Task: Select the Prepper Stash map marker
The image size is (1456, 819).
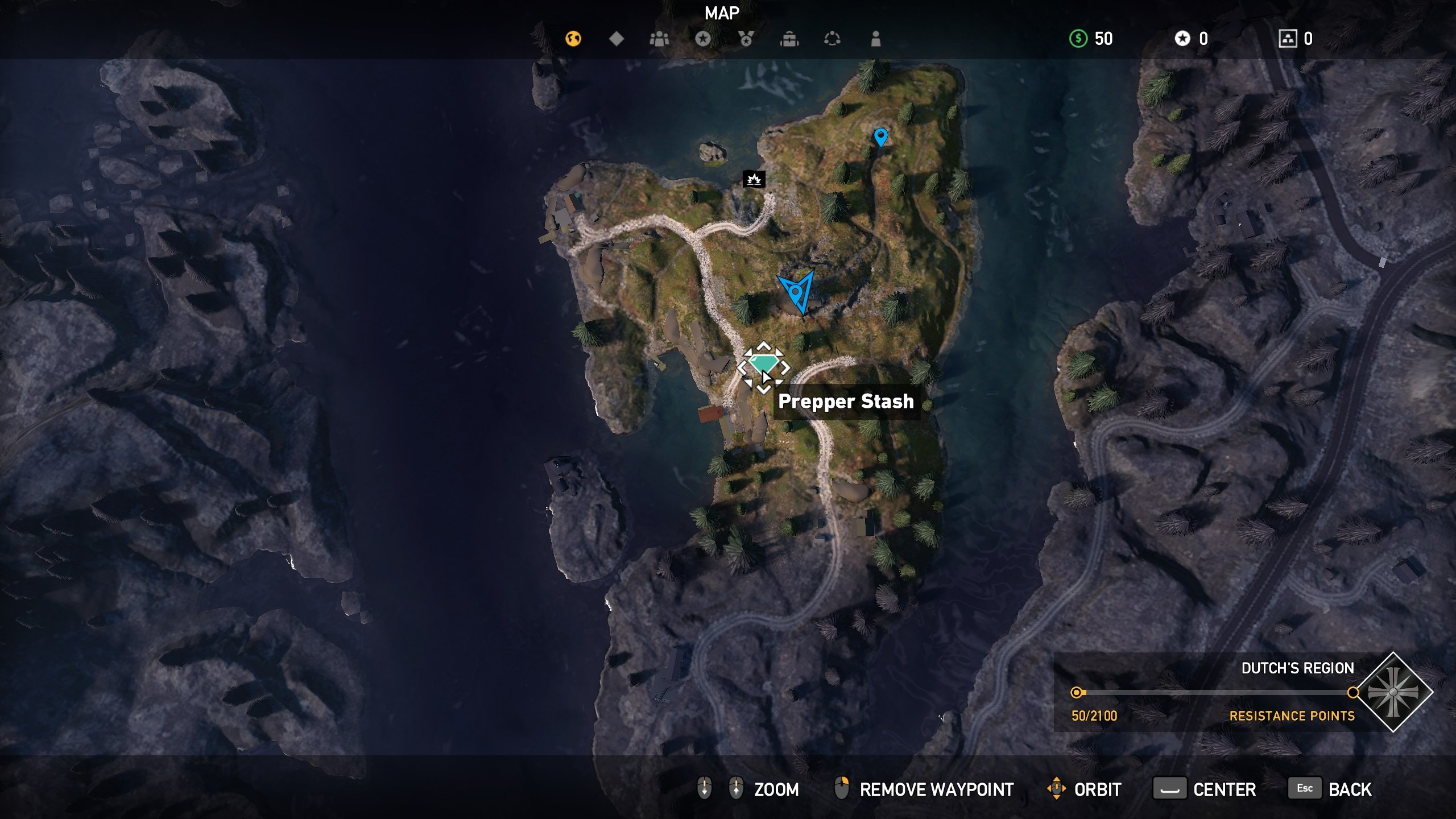Action: pos(763,364)
